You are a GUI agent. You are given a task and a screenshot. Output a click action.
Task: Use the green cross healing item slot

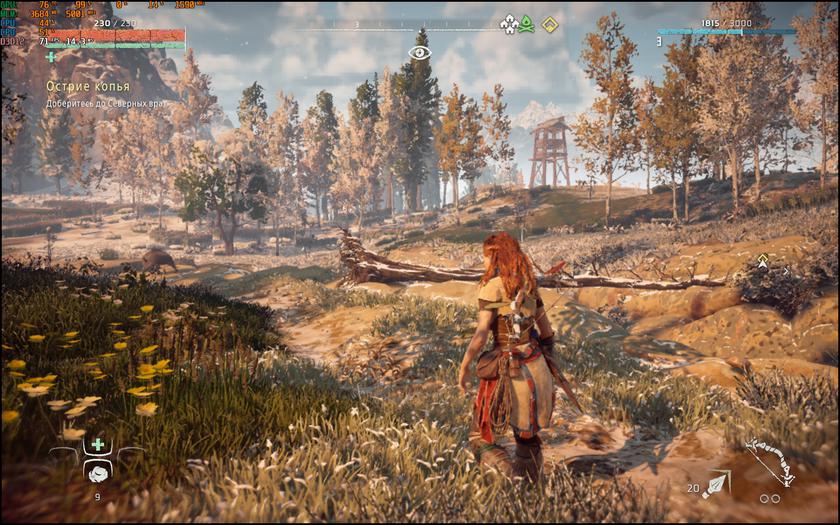pyautogui.click(x=97, y=444)
